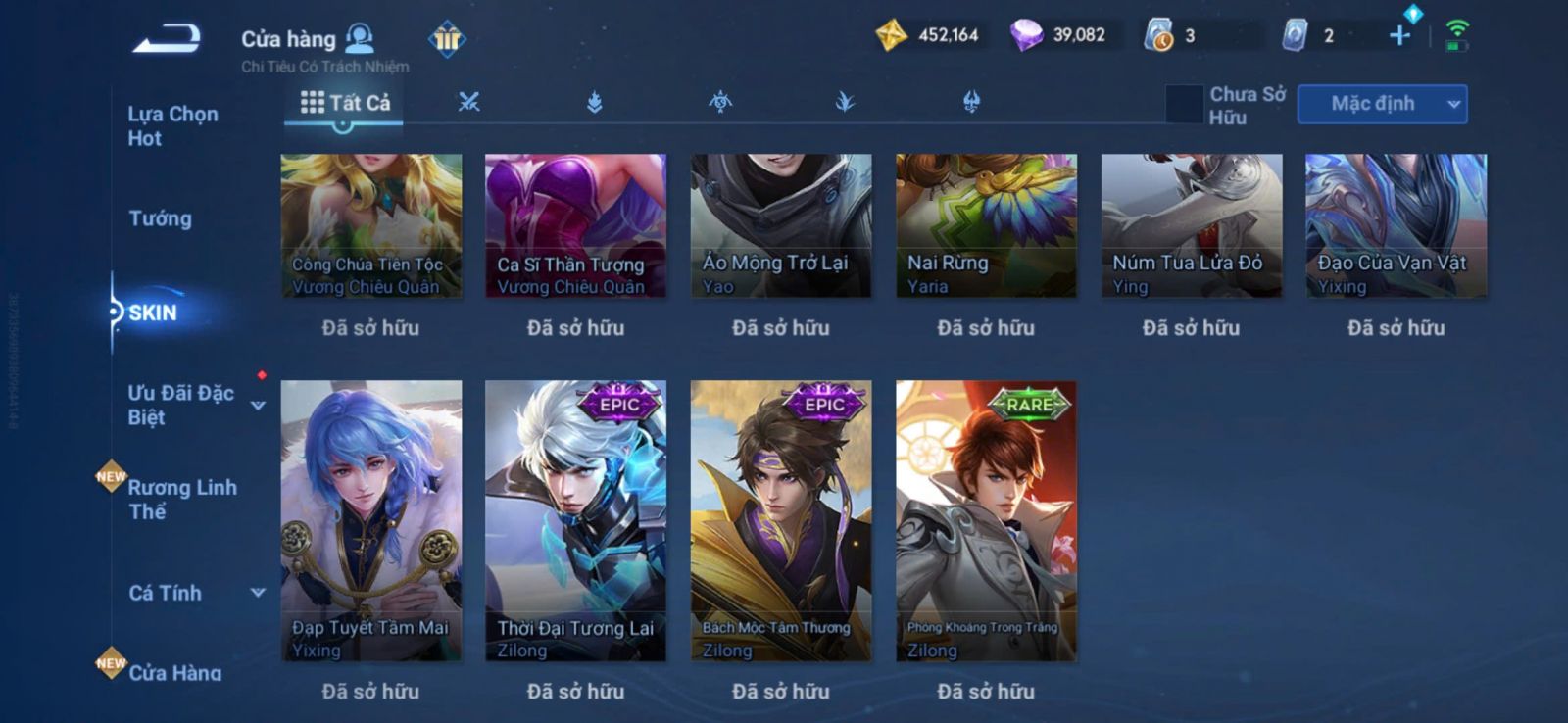Open the Đạp Tuyết Tầm Mai skin card
Viewport: 1568px width, 723px height.
(x=371, y=520)
